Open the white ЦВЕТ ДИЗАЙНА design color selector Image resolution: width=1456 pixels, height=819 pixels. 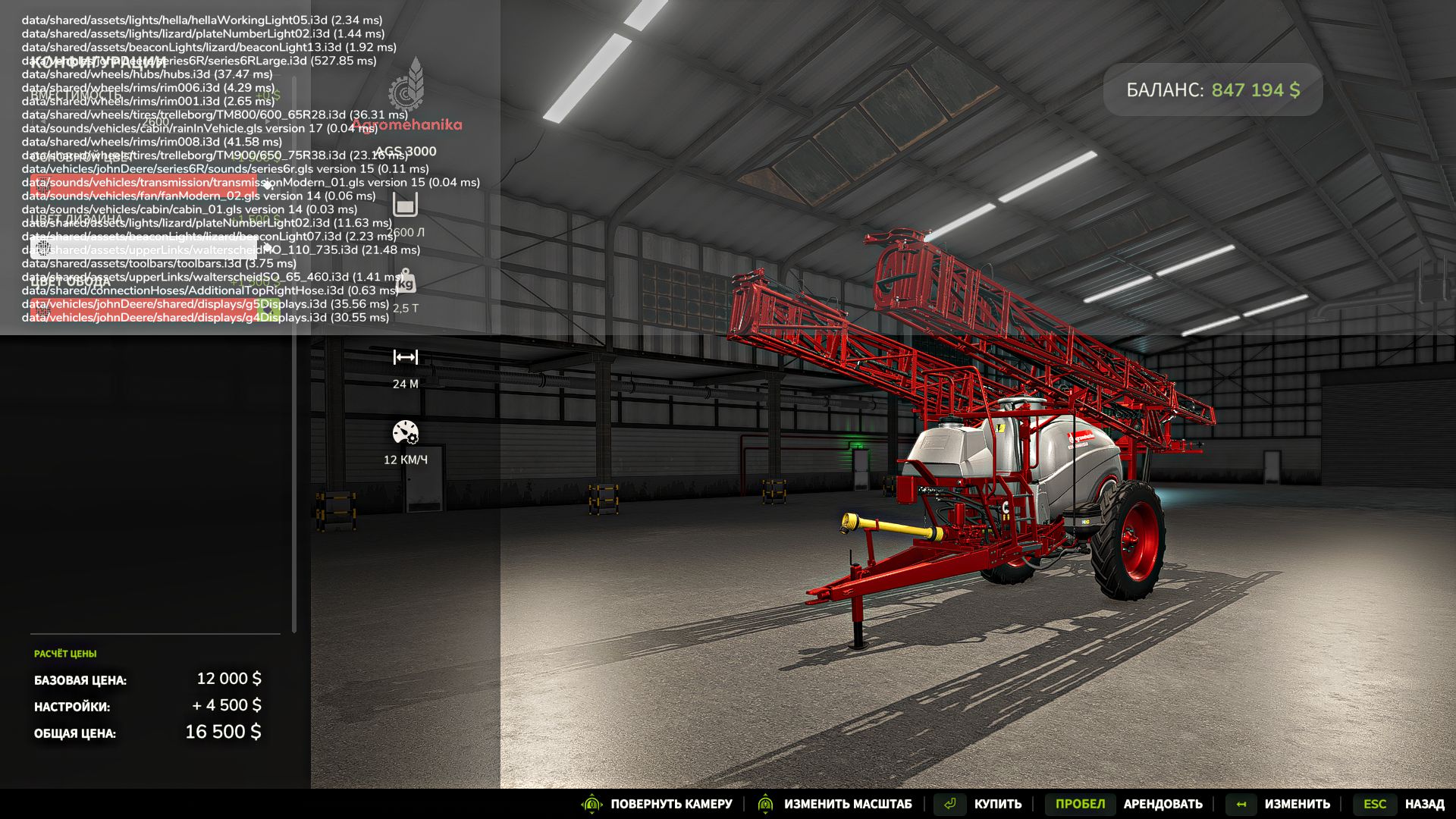coord(144,248)
